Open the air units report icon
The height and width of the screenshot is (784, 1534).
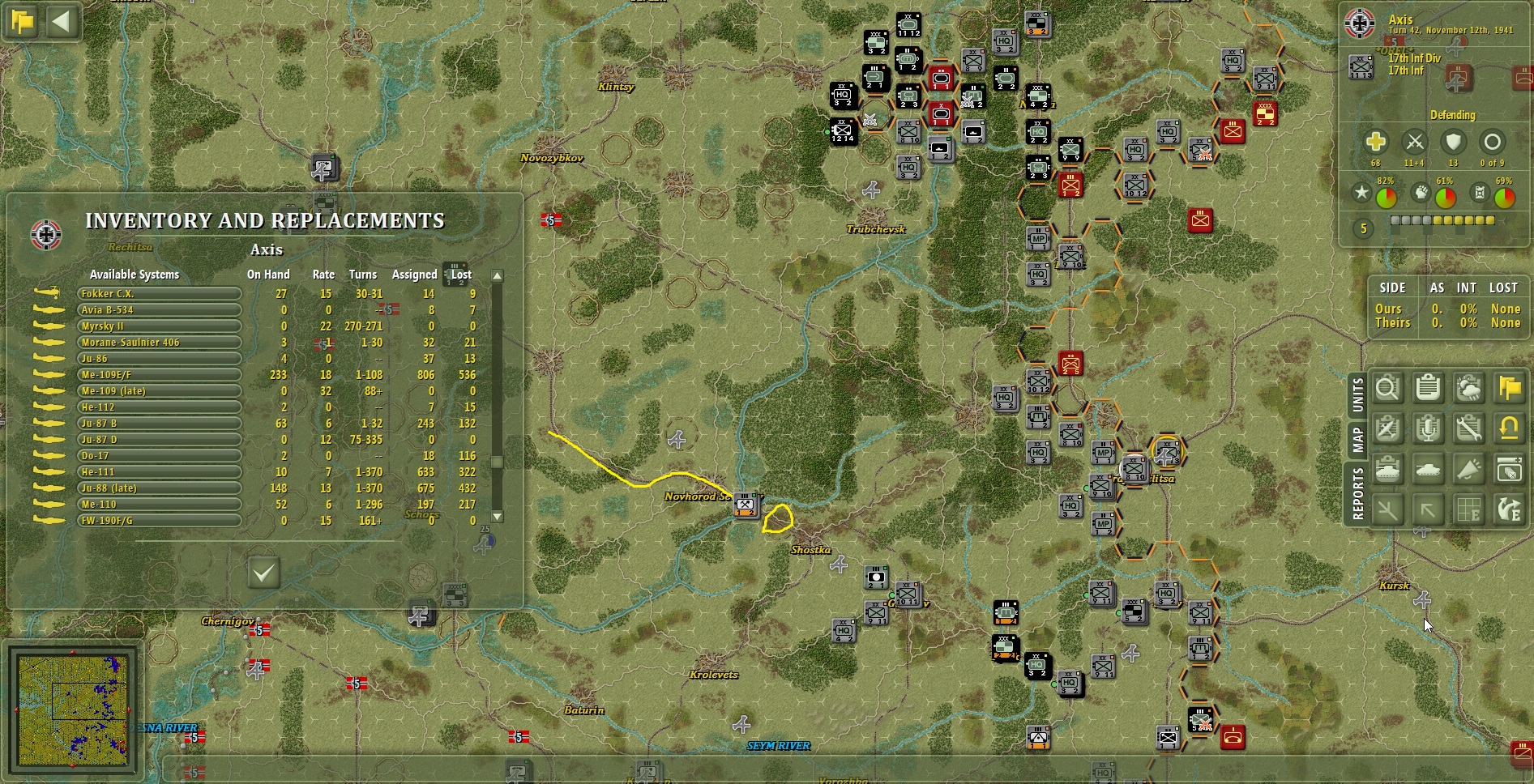(1388, 429)
